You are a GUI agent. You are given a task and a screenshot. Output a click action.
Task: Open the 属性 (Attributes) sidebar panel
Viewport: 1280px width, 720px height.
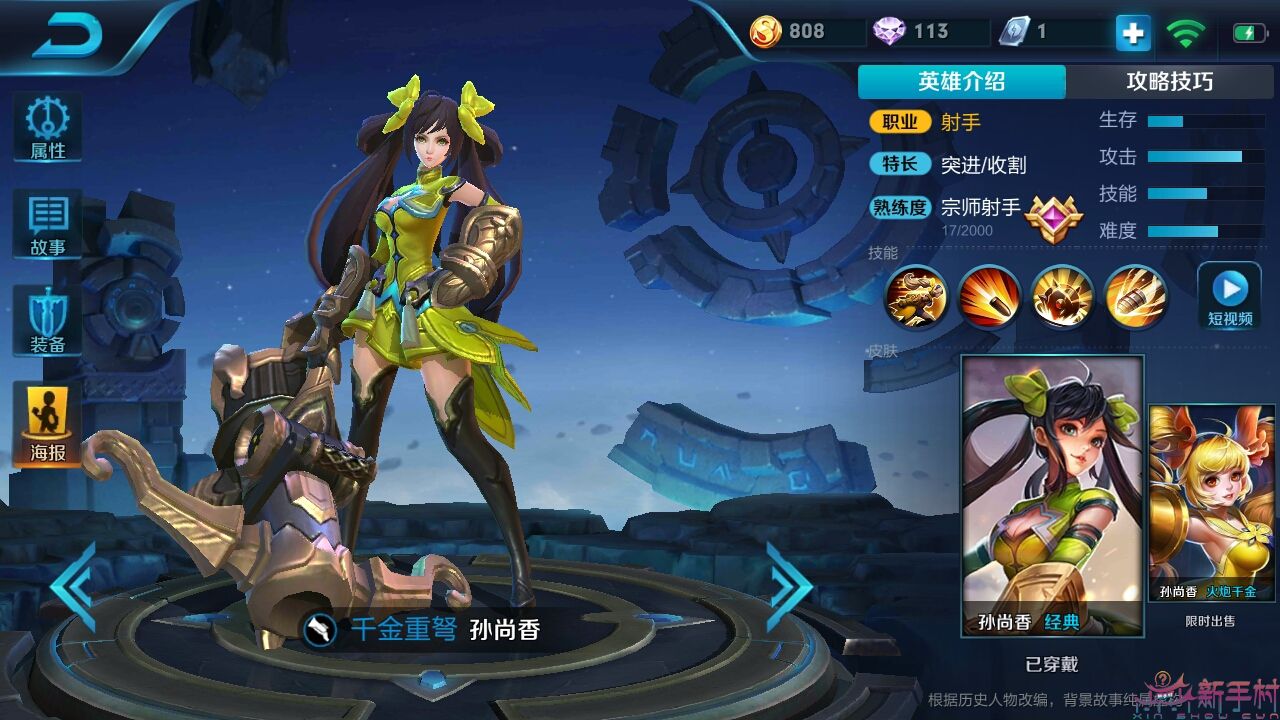tap(47, 124)
